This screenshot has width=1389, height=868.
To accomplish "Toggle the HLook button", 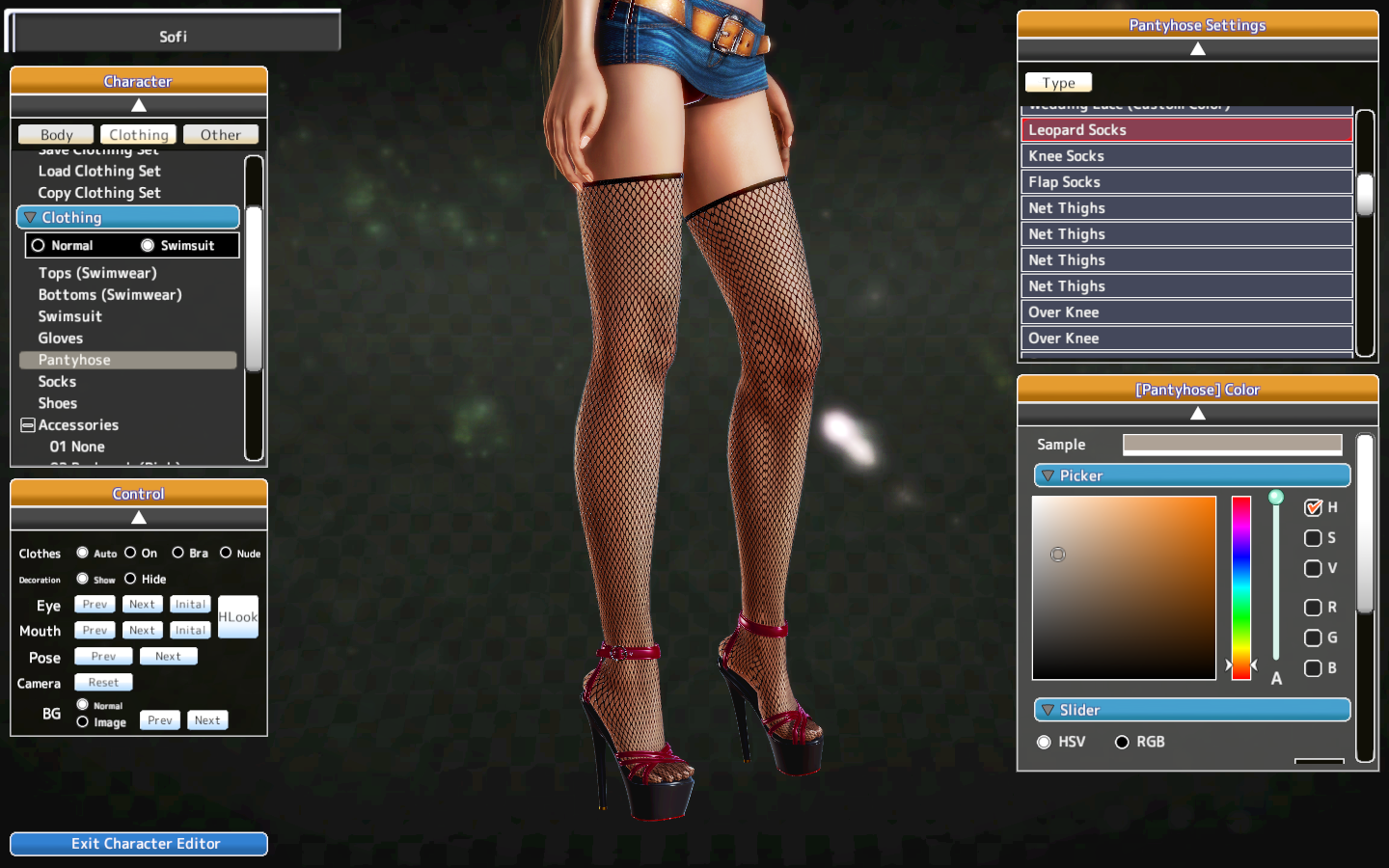I will coord(237,617).
